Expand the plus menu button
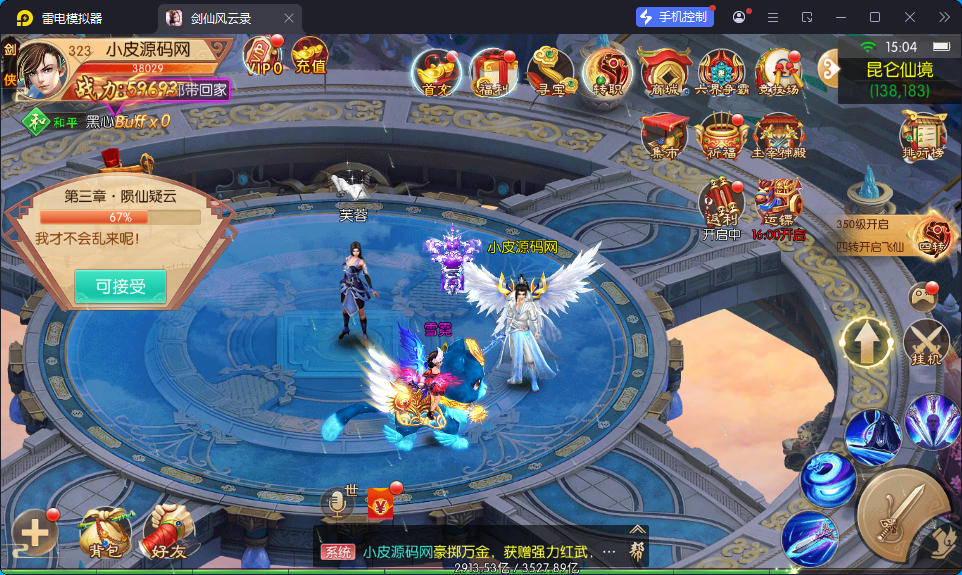 click(x=35, y=533)
